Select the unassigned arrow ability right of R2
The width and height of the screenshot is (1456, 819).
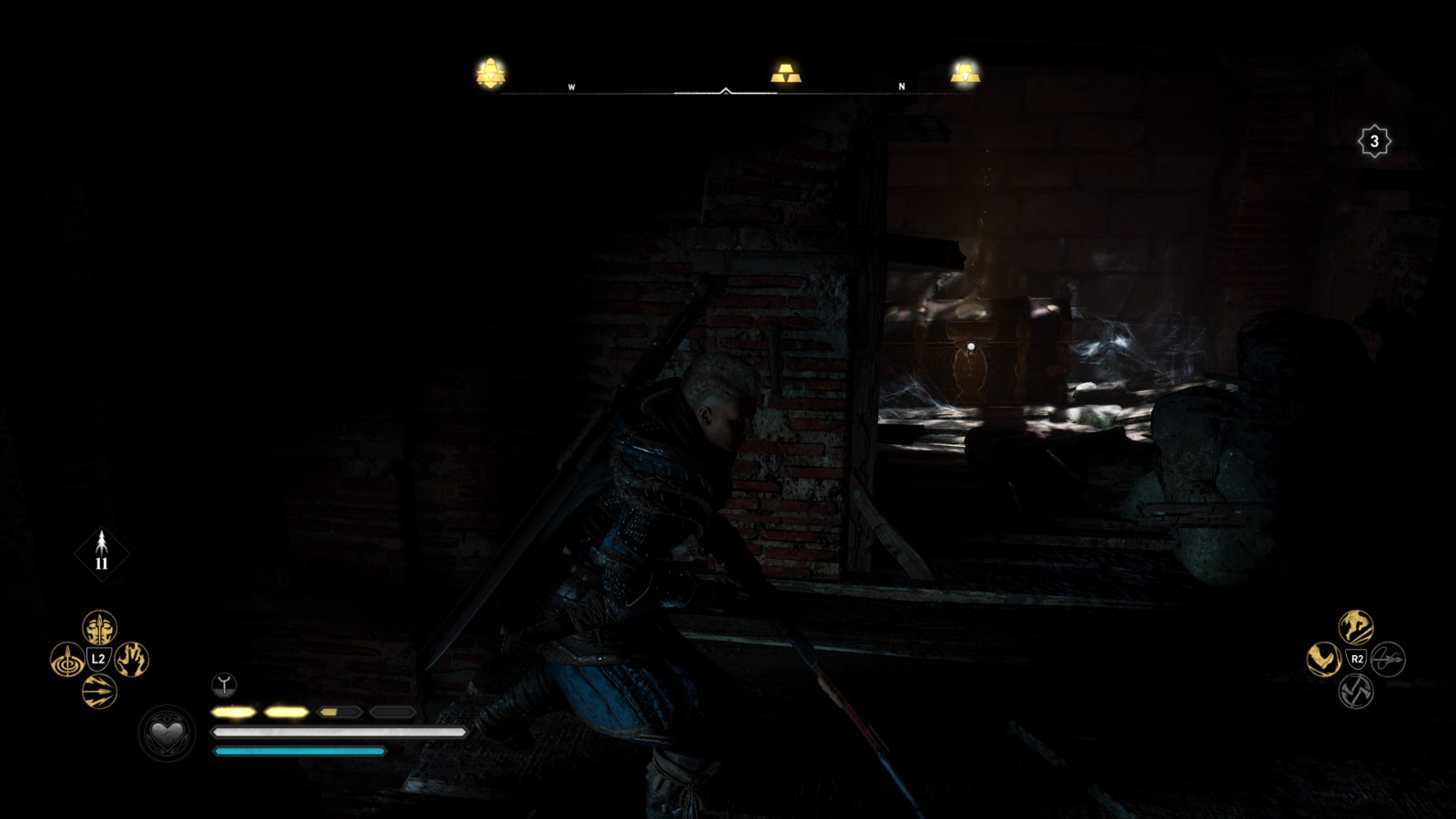[x=1389, y=660]
